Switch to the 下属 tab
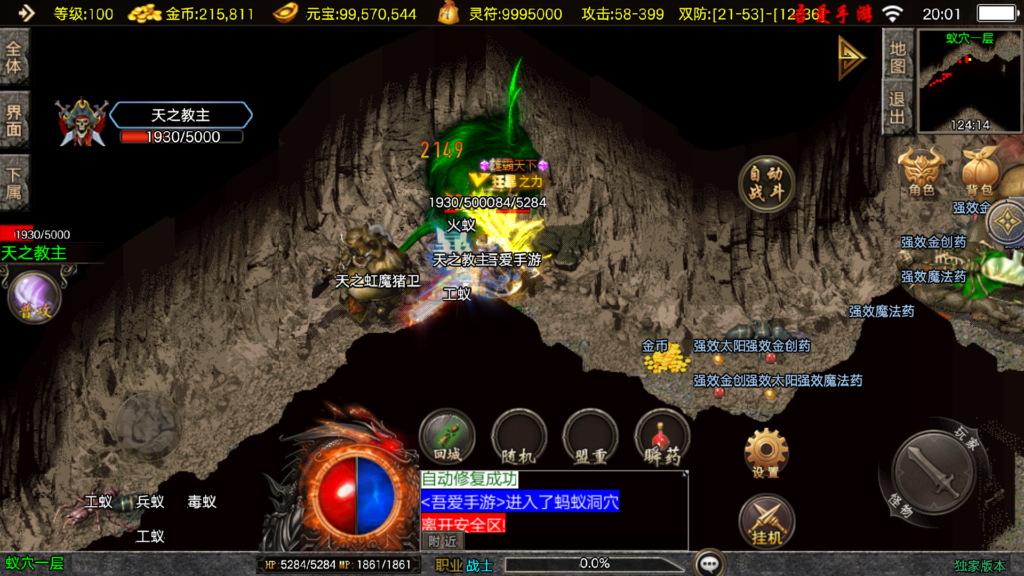 (14, 182)
